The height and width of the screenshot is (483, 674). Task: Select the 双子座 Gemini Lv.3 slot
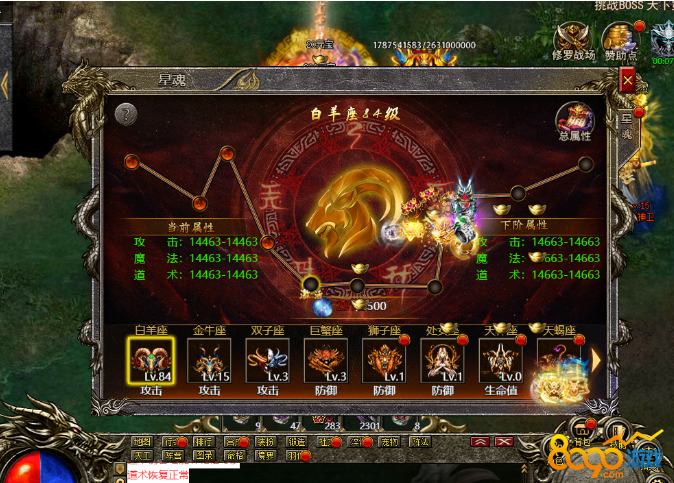click(267, 360)
